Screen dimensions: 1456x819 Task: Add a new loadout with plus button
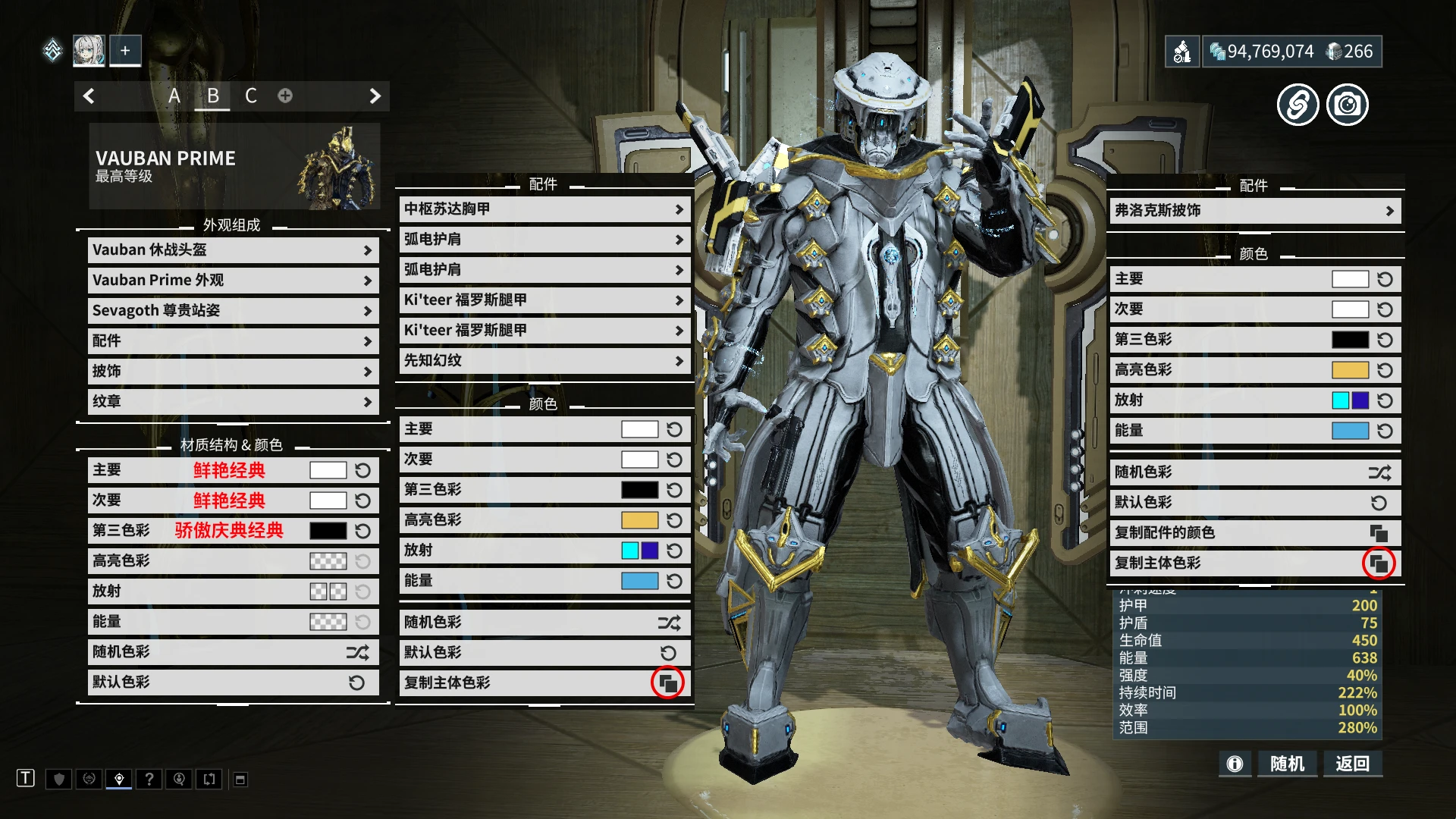point(125,51)
